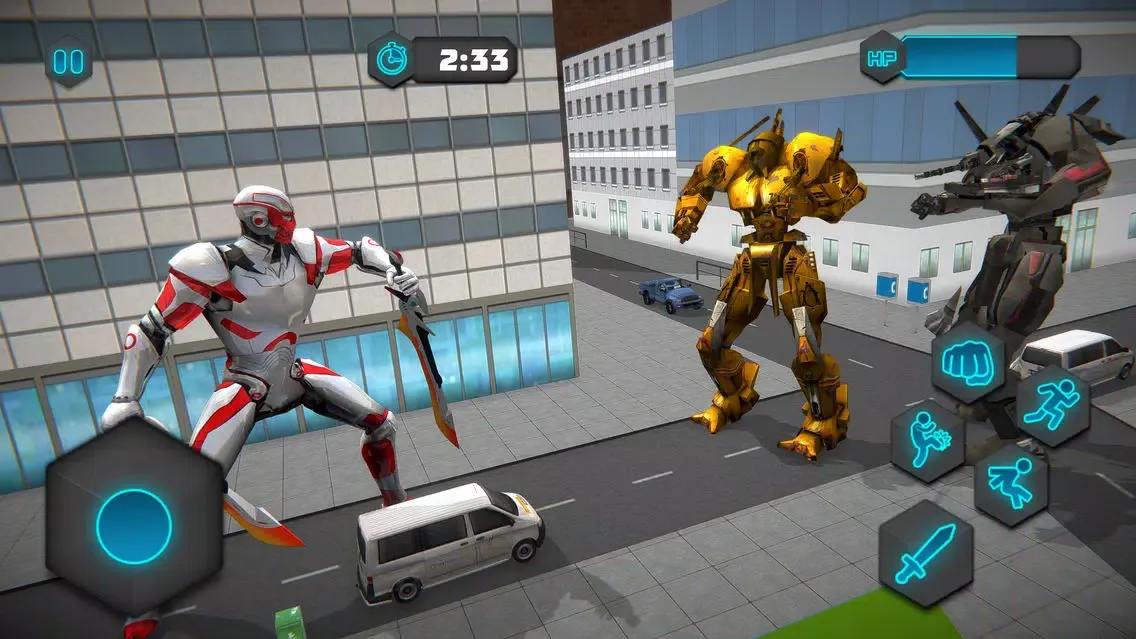Trigger the running sprint action

click(1052, 405)
